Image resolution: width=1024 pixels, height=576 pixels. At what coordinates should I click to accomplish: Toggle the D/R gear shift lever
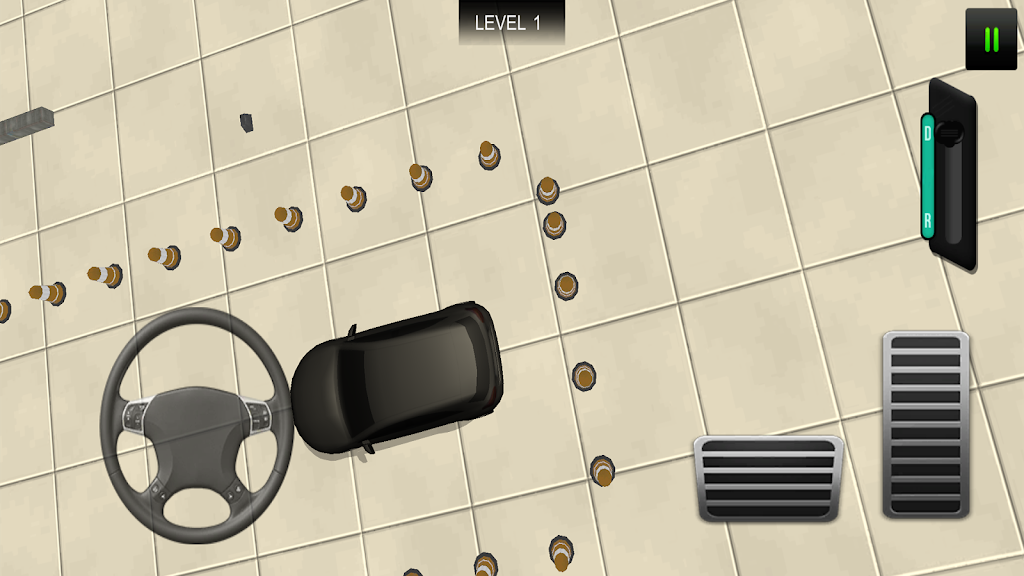[949, 175]
